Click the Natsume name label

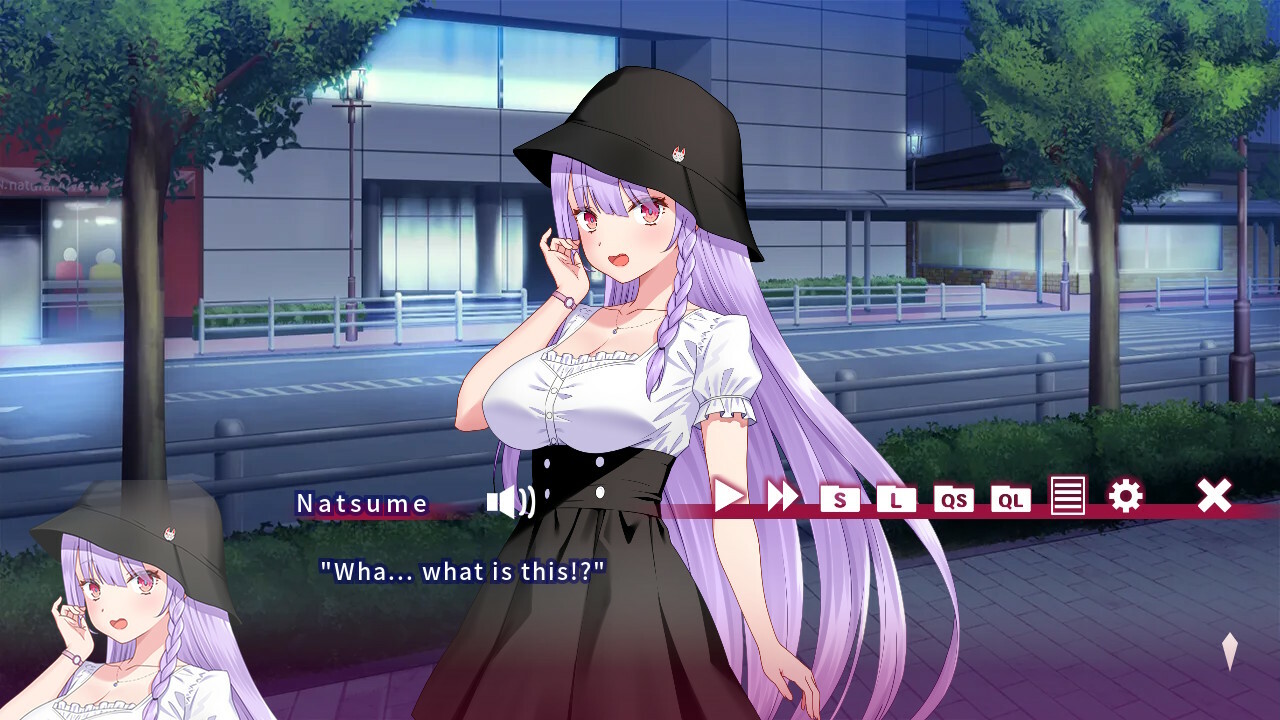pos(361,503)
